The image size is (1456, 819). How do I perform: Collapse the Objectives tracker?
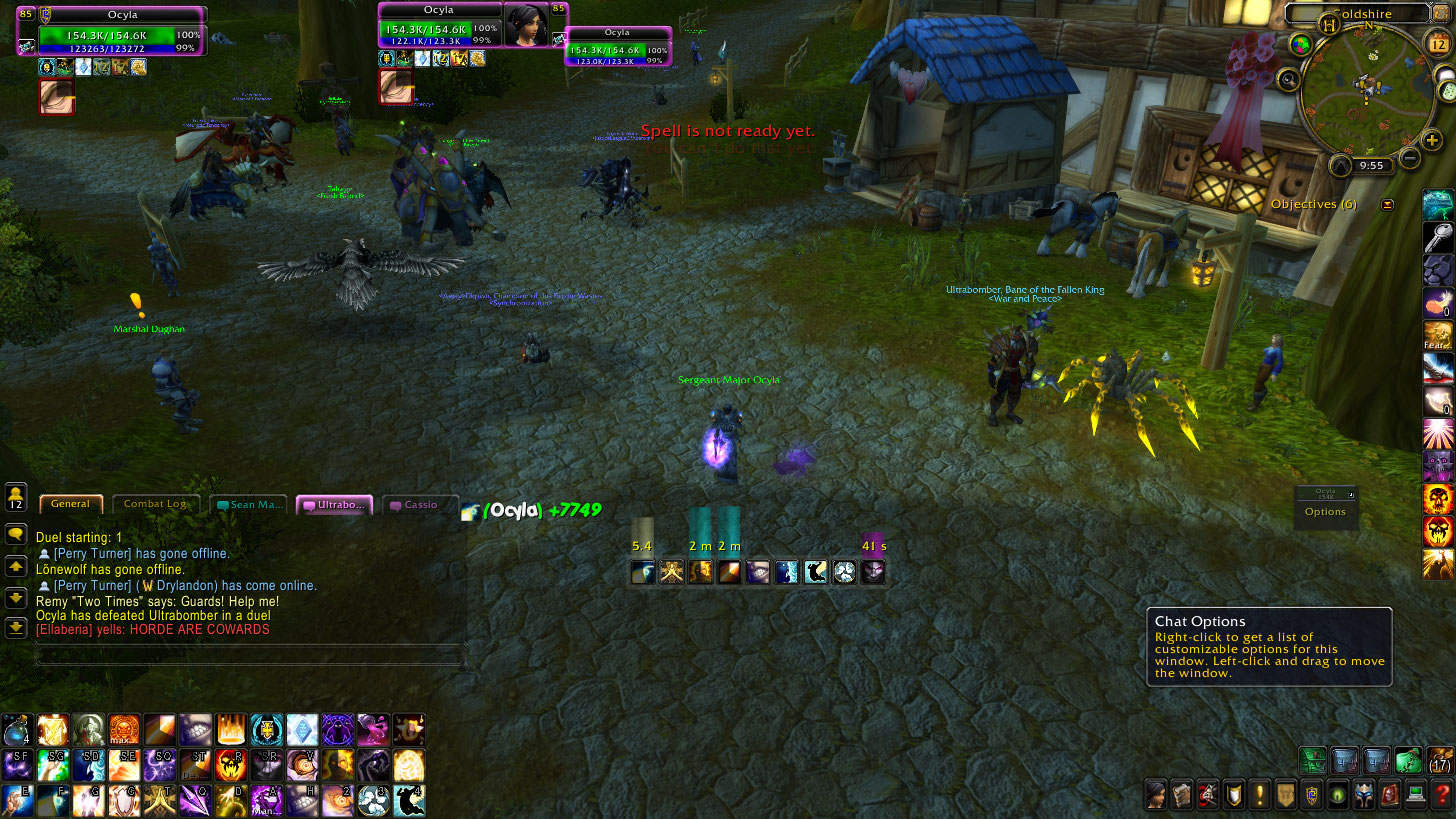(x=1387, y=205)
